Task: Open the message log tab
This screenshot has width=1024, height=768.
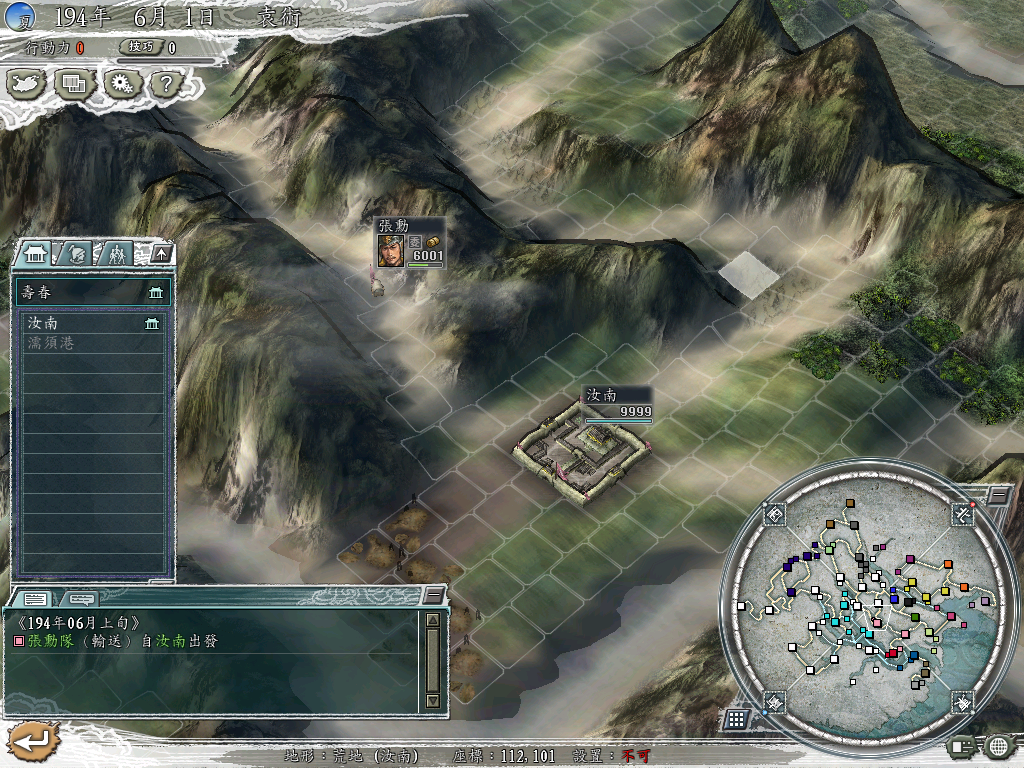Action: pyautogui.click(x=35, y=598)
